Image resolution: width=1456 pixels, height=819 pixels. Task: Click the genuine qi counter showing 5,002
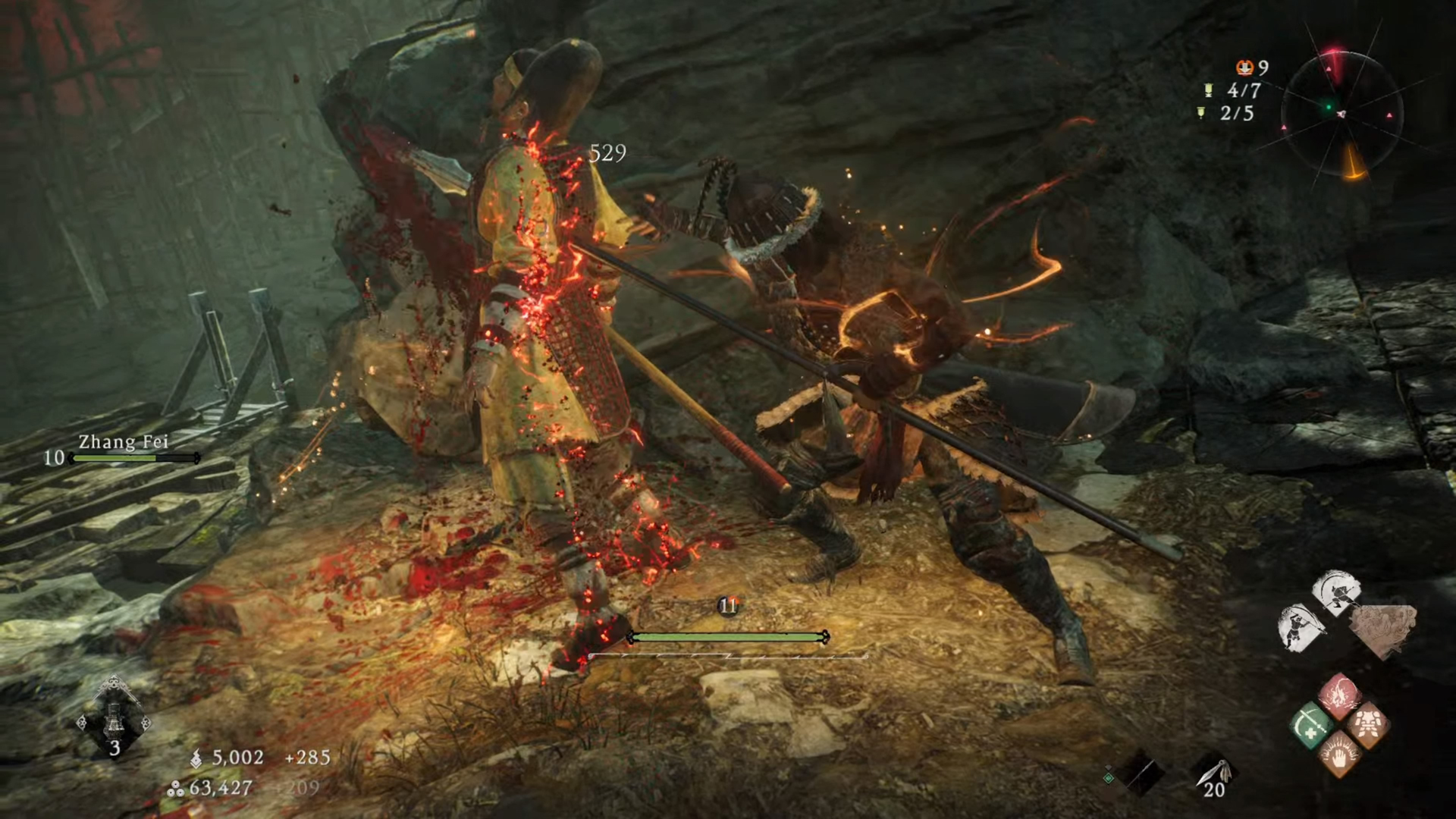(x=235, y=758)
